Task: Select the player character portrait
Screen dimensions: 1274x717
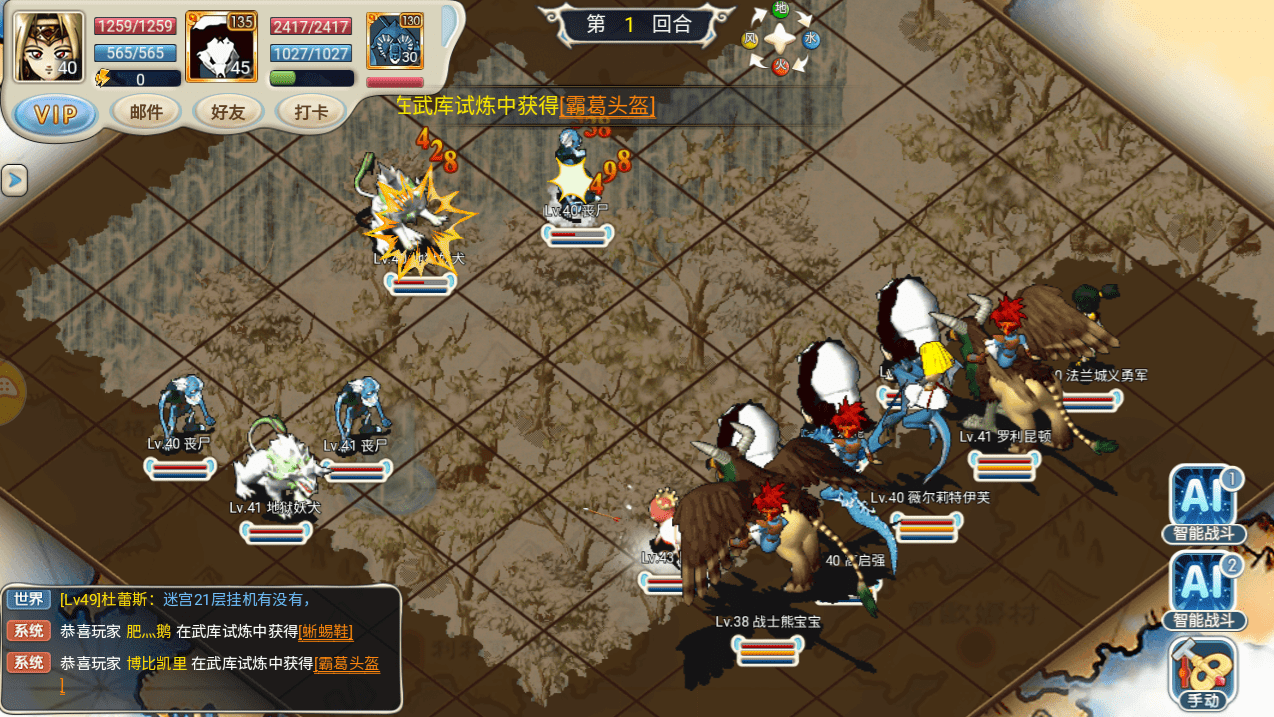Action: (48, 46)
